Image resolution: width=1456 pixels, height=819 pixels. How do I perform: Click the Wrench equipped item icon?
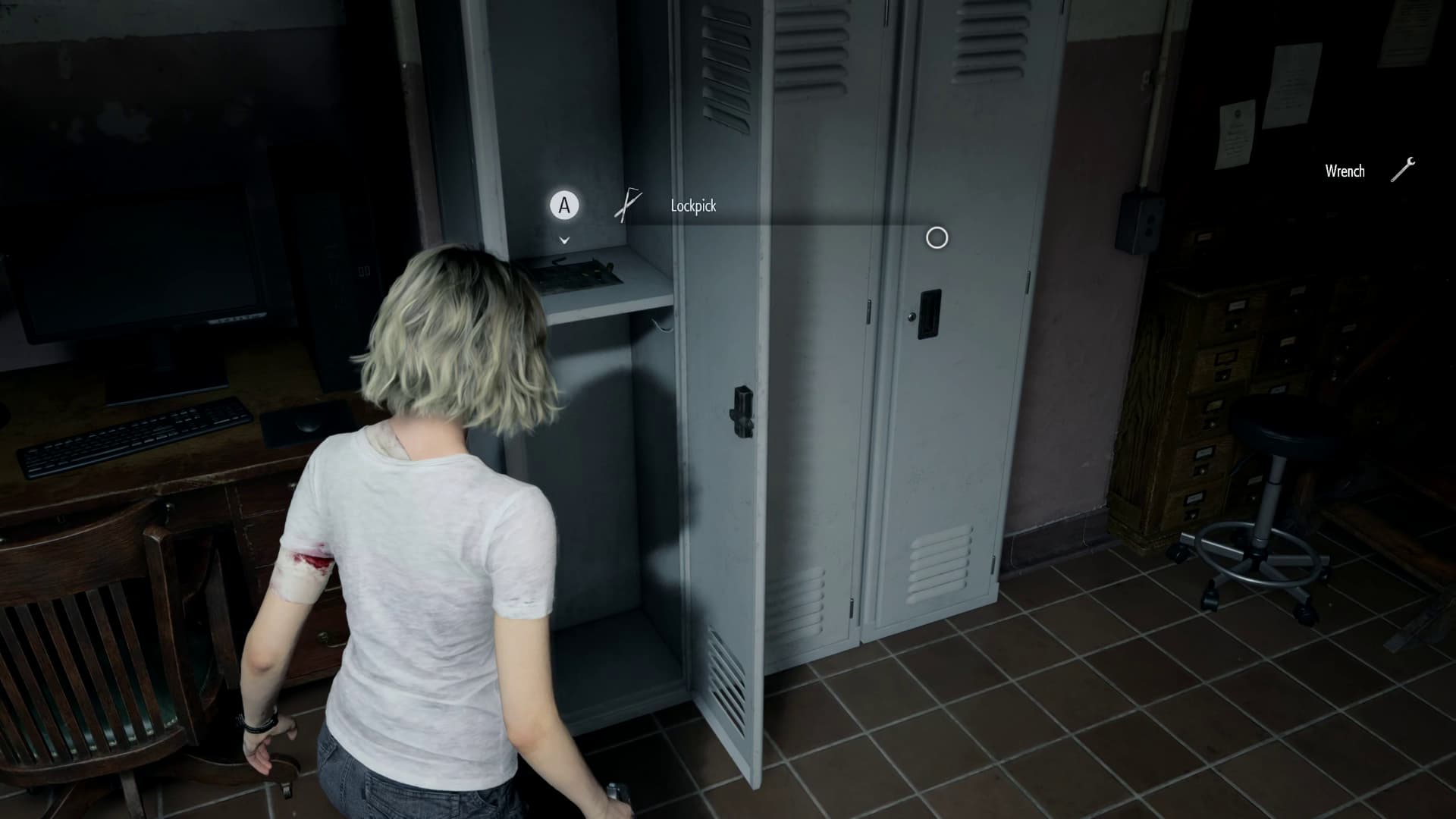coord(1402,170)
